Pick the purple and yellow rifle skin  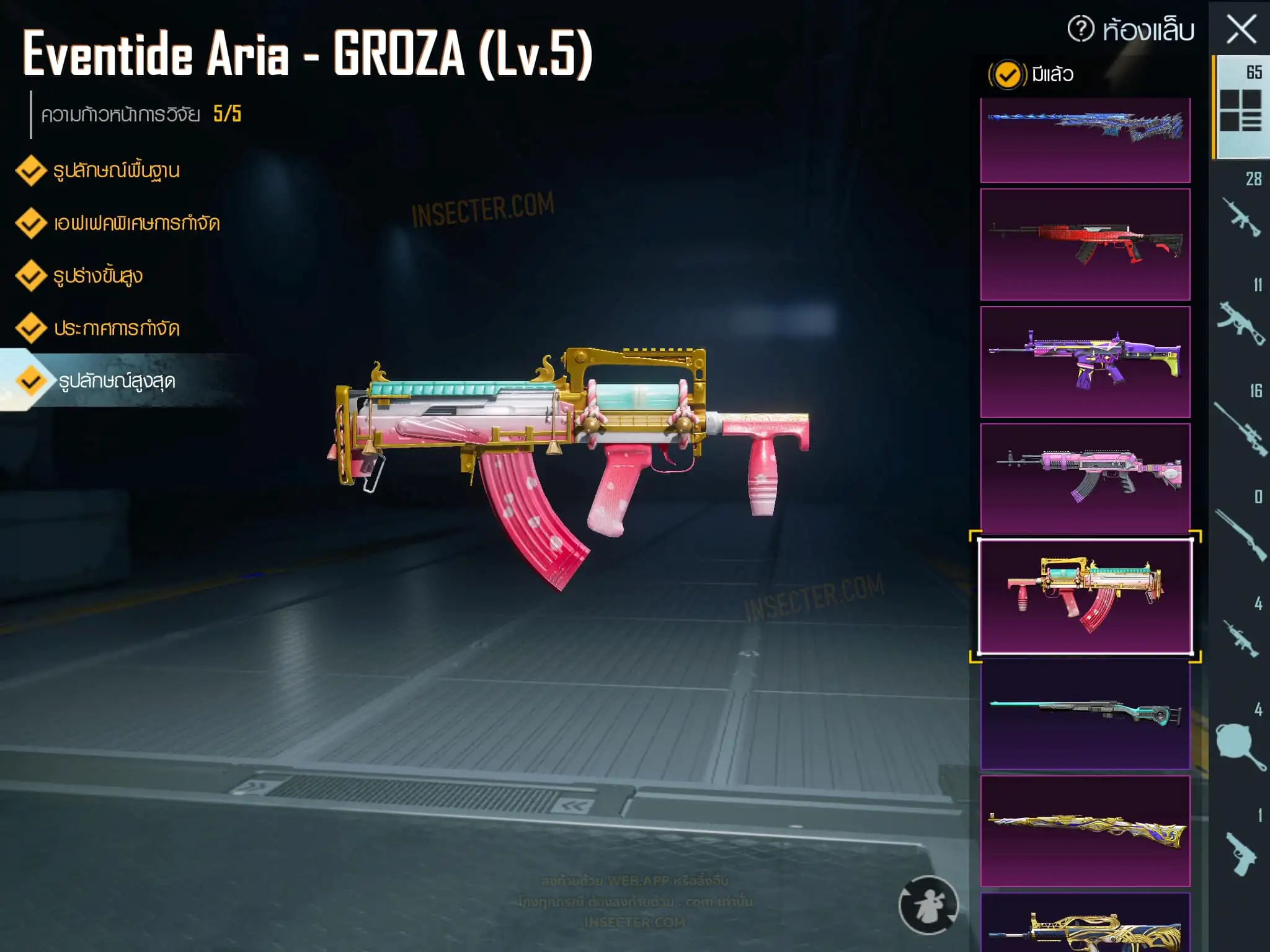(1085, 361)
